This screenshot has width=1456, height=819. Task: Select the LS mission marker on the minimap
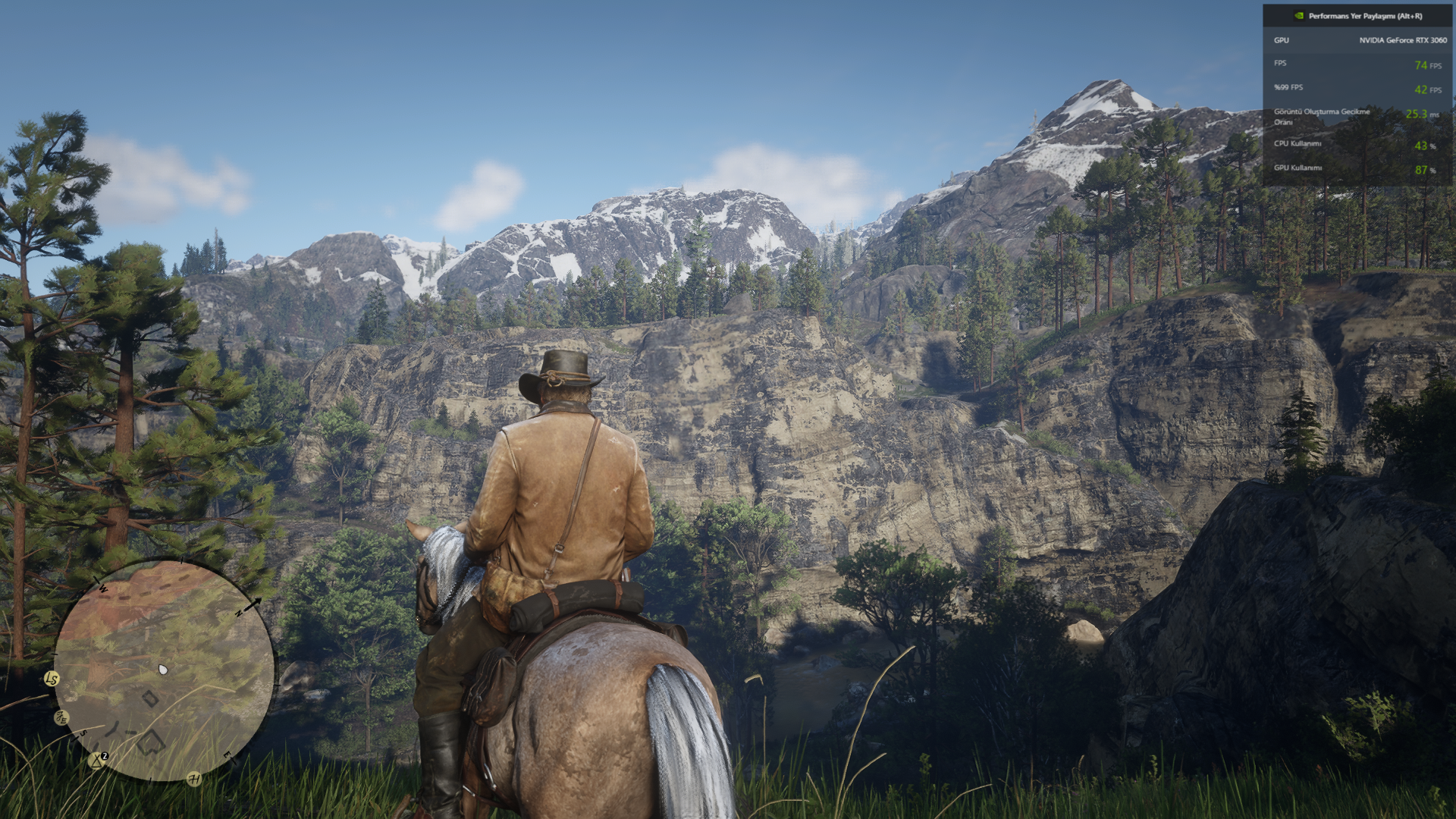pos(52,679)
